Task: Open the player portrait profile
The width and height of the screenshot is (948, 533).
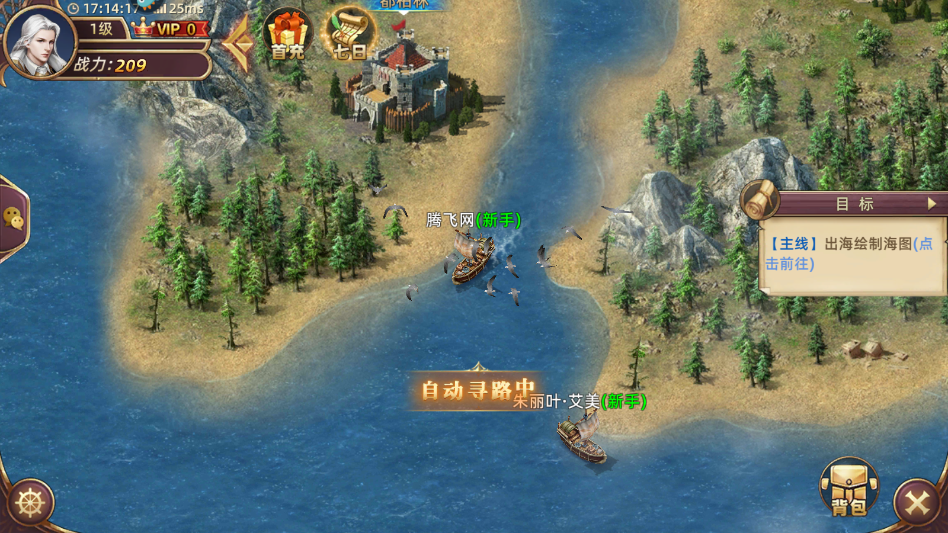Action: tap(40, 38)
